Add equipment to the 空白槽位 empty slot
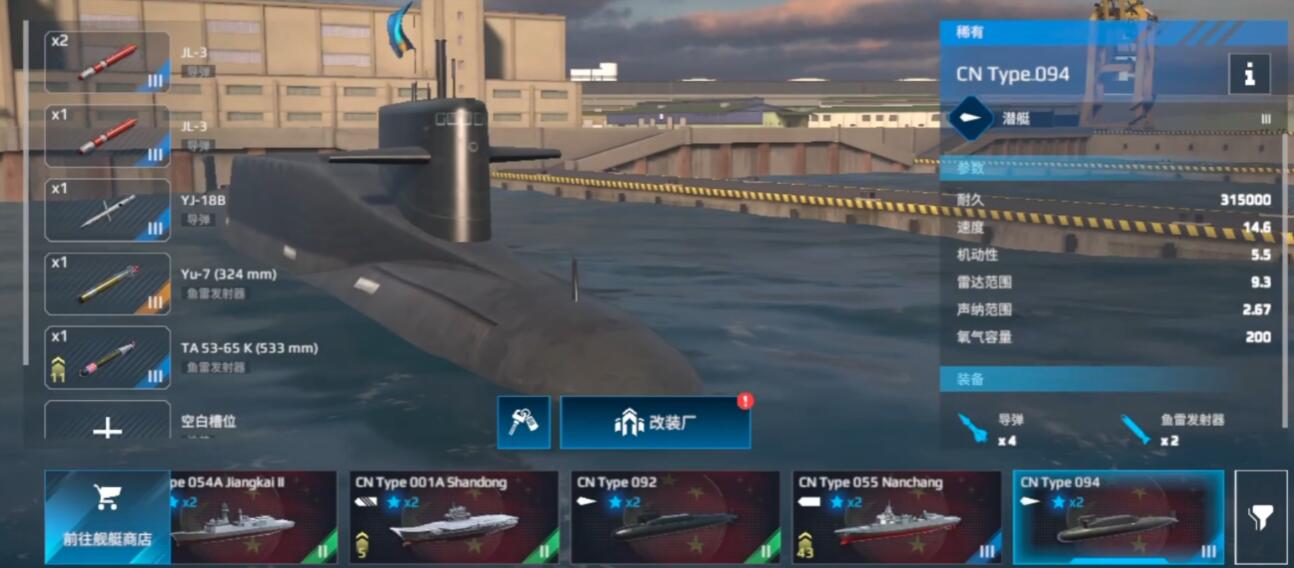Image resolution: width=1294 pixels, height=568 pixels. tap(107, 424)
